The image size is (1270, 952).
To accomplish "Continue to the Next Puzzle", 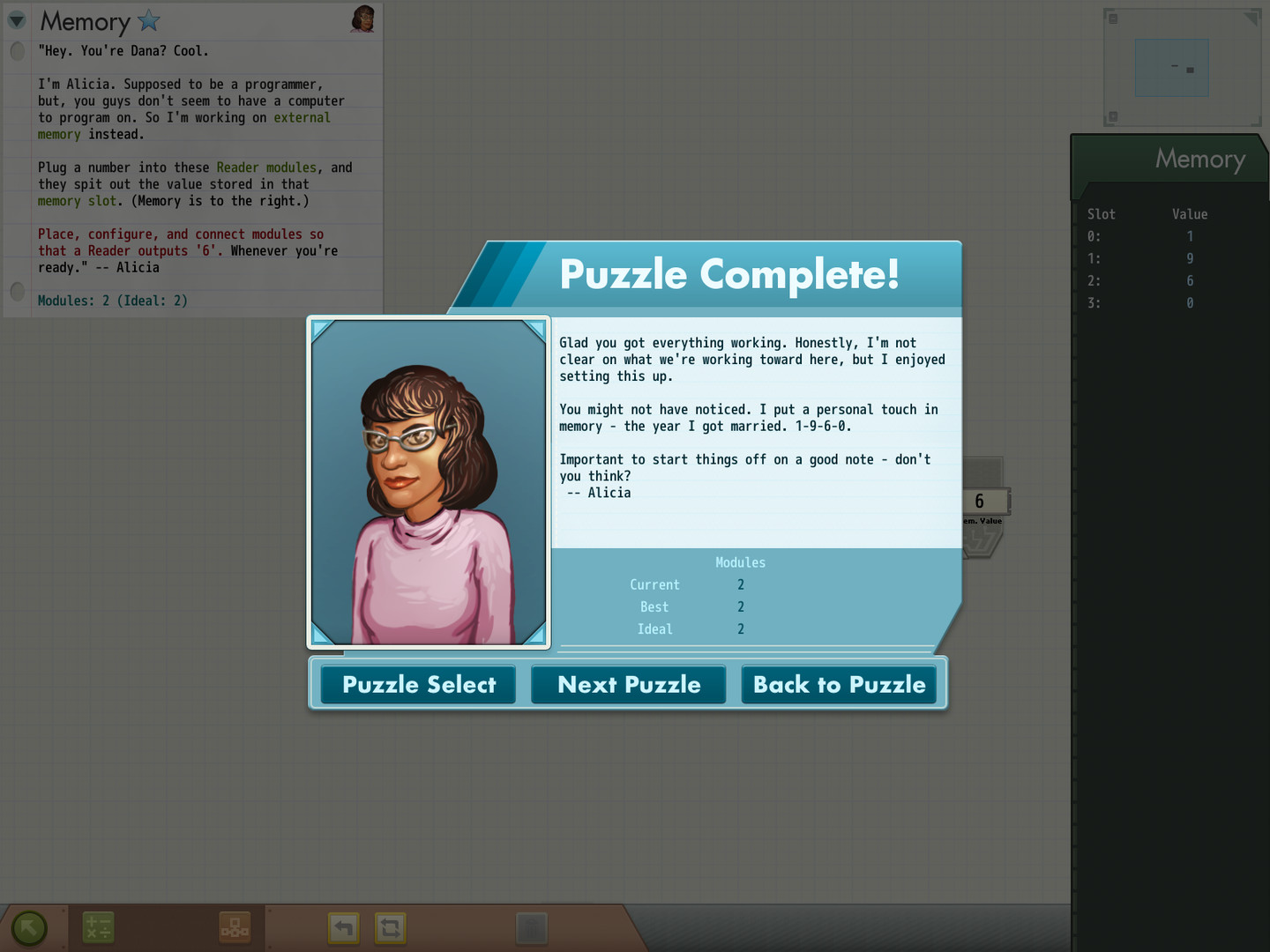I will click(x=629, y=685).
